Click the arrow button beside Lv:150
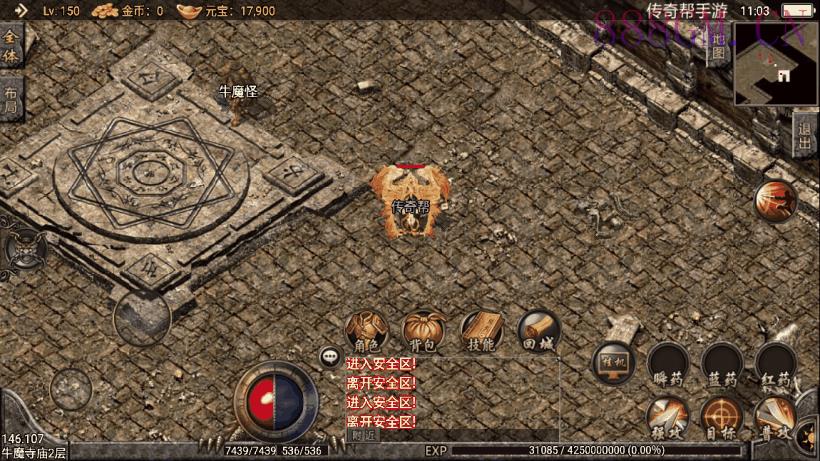Screen dimensions: 820x461 [x=21, y=11]
